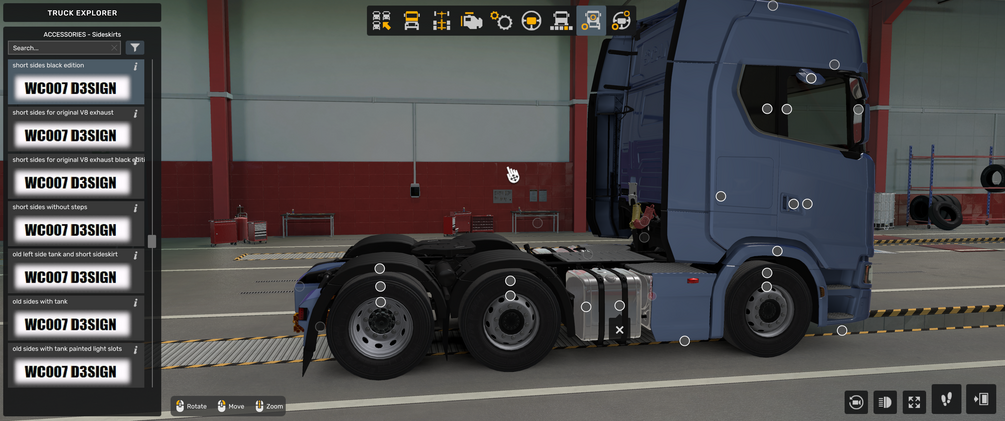Image resolution: width=1005 pixels, height=421 pixels.
Task: Open the accessory filter funnel button
Action: pyautogui.click(x=135, y=48)
